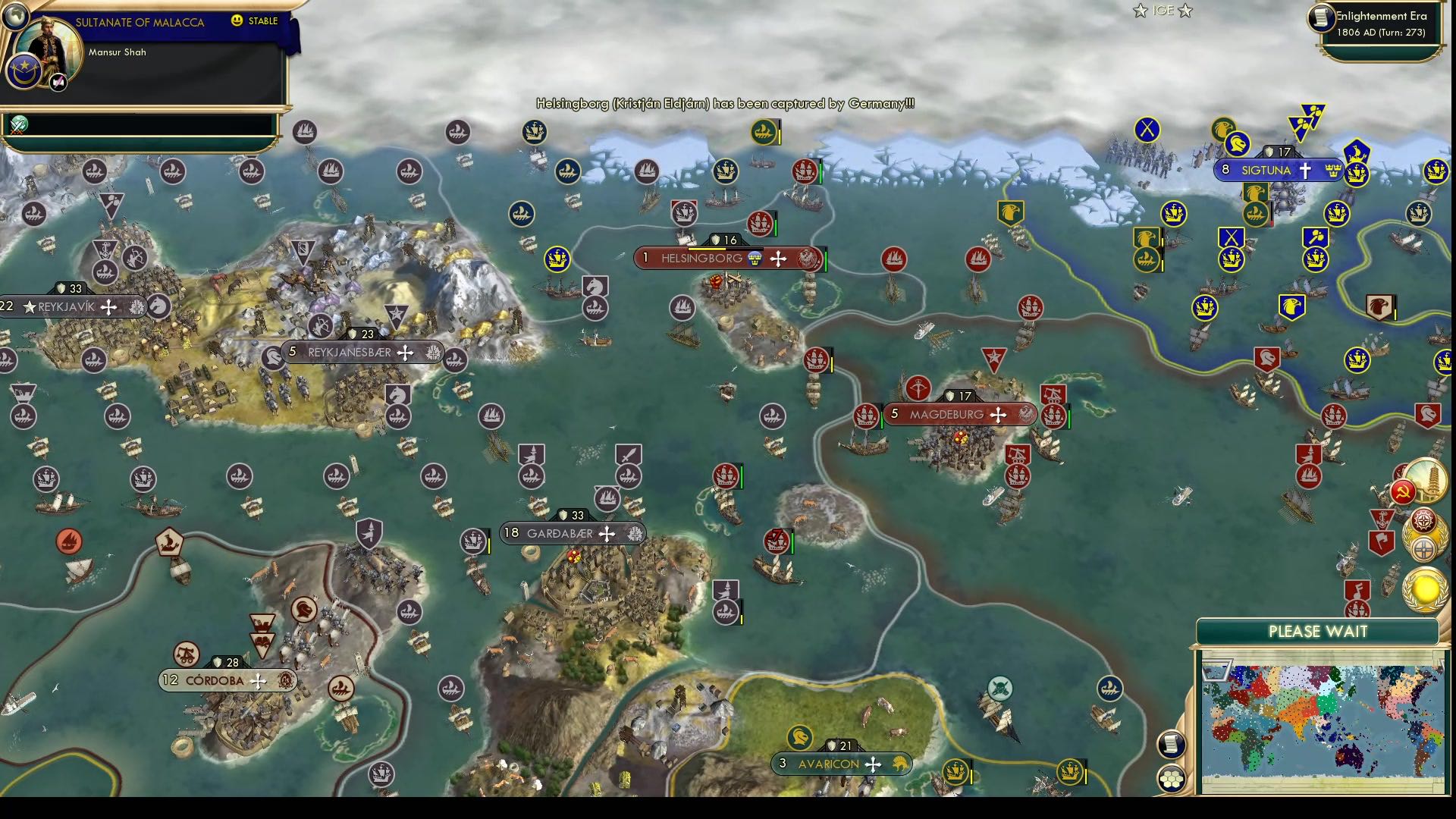Click the Sultanate of Malacca crescent emblem
This screenshot has height=819, width=1456.
pyautogui.click(x=24, y=71)
